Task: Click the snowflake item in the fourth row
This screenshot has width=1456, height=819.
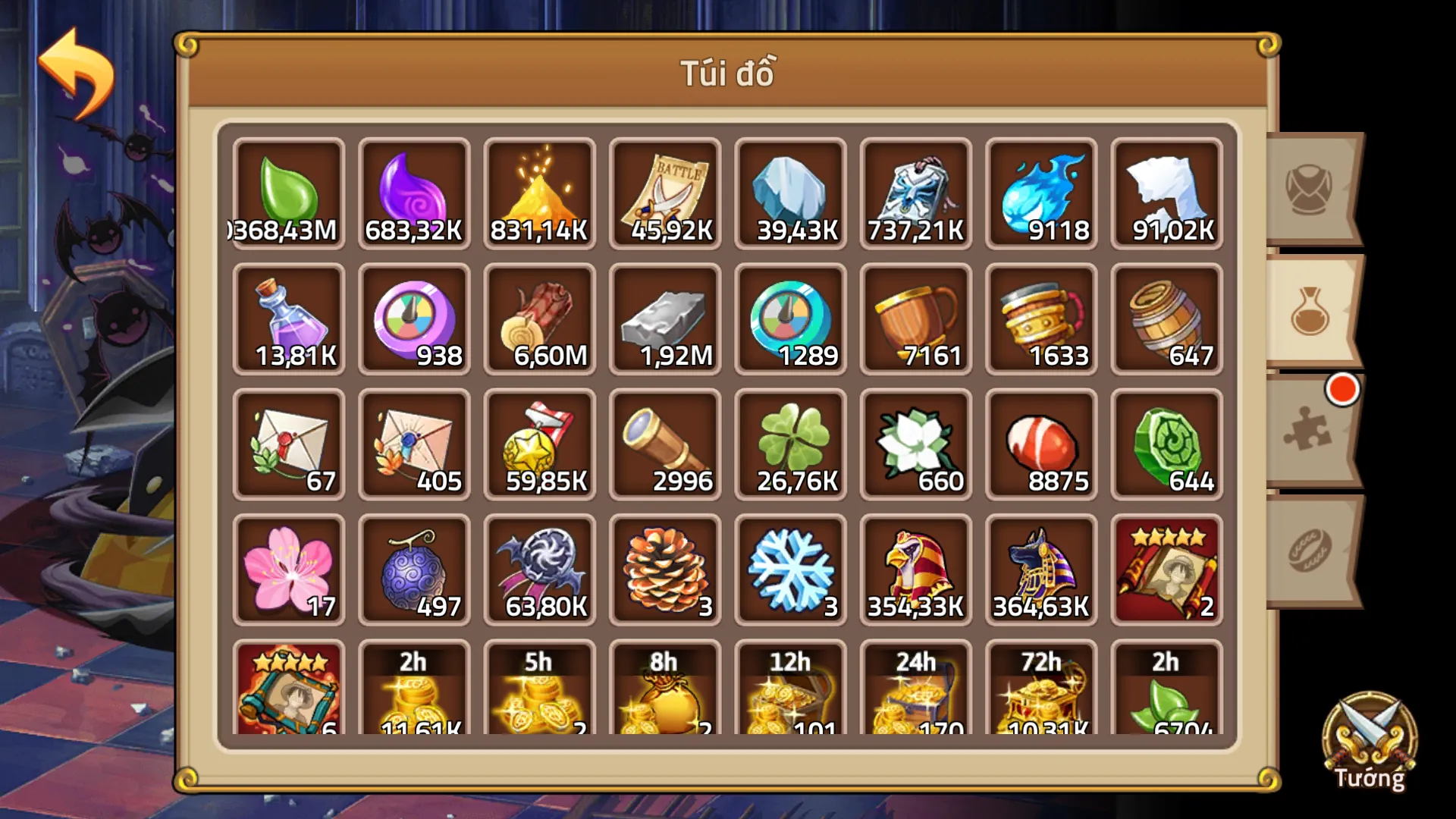Action: click(x=790, y=569)
